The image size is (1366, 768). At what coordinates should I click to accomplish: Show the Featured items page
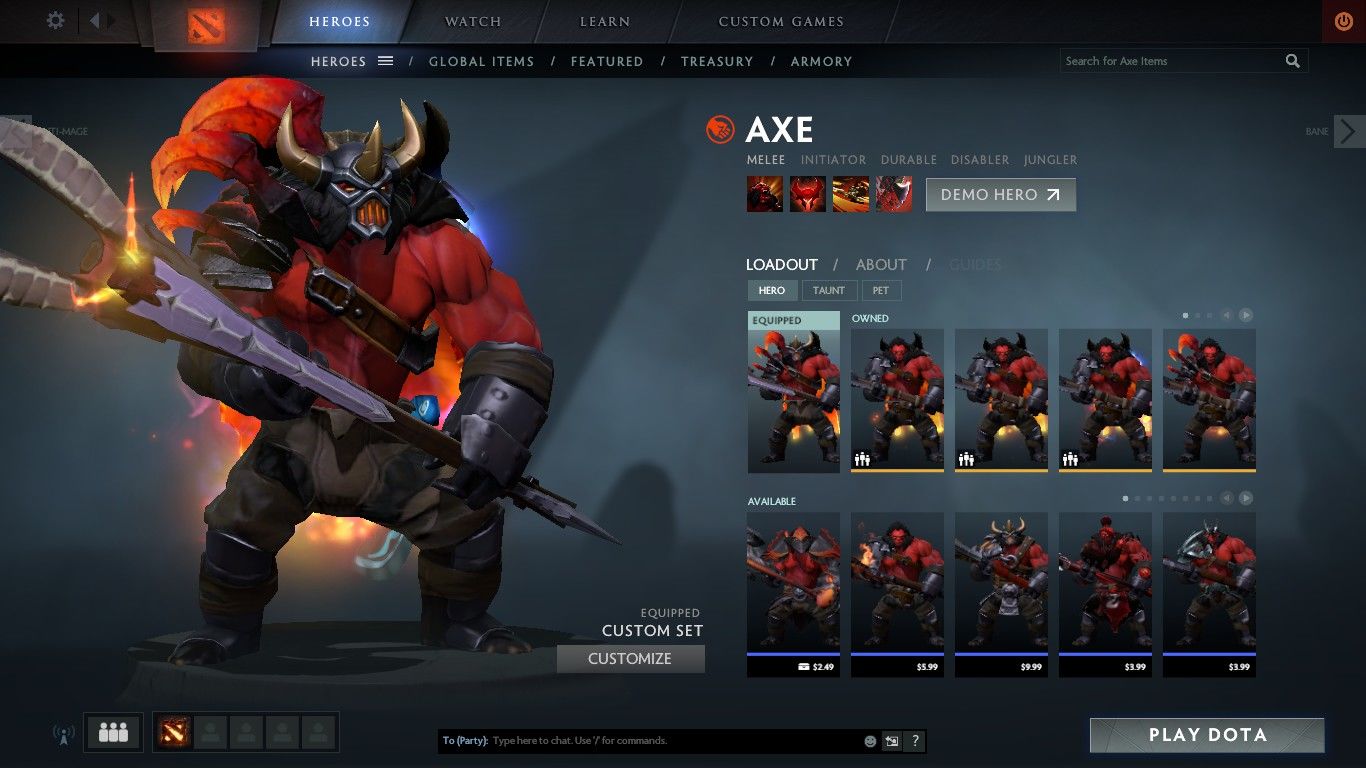(x=607, y=61)
